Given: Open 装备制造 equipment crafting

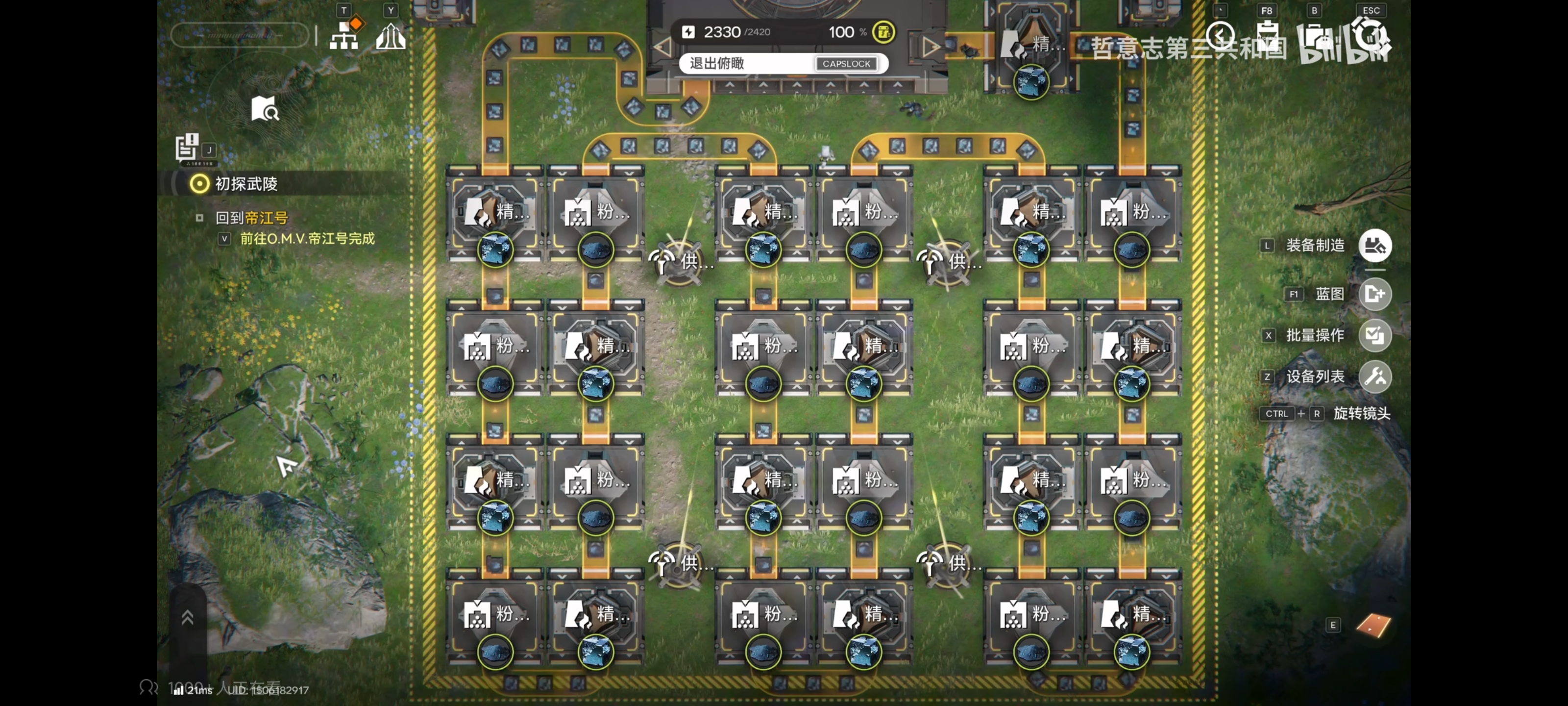Looking at the screenshot, I should 1374,246.
